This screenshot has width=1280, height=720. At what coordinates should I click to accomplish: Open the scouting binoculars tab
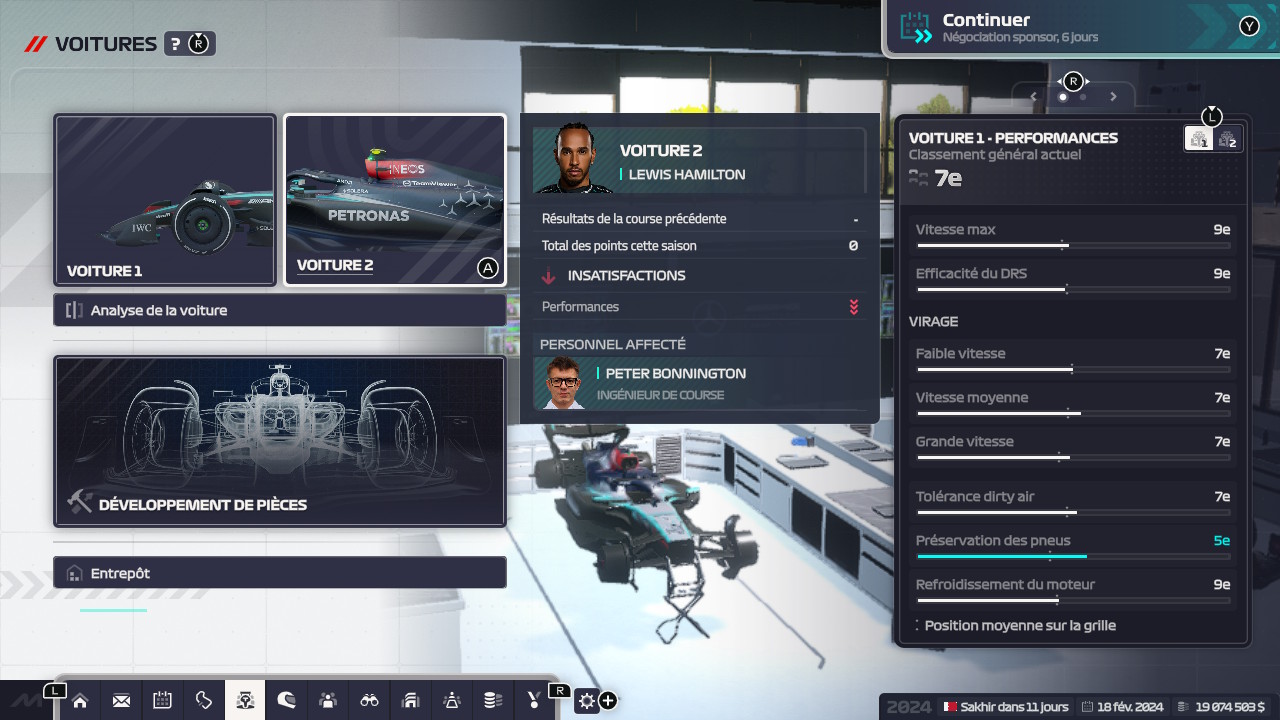pos(369,700)
